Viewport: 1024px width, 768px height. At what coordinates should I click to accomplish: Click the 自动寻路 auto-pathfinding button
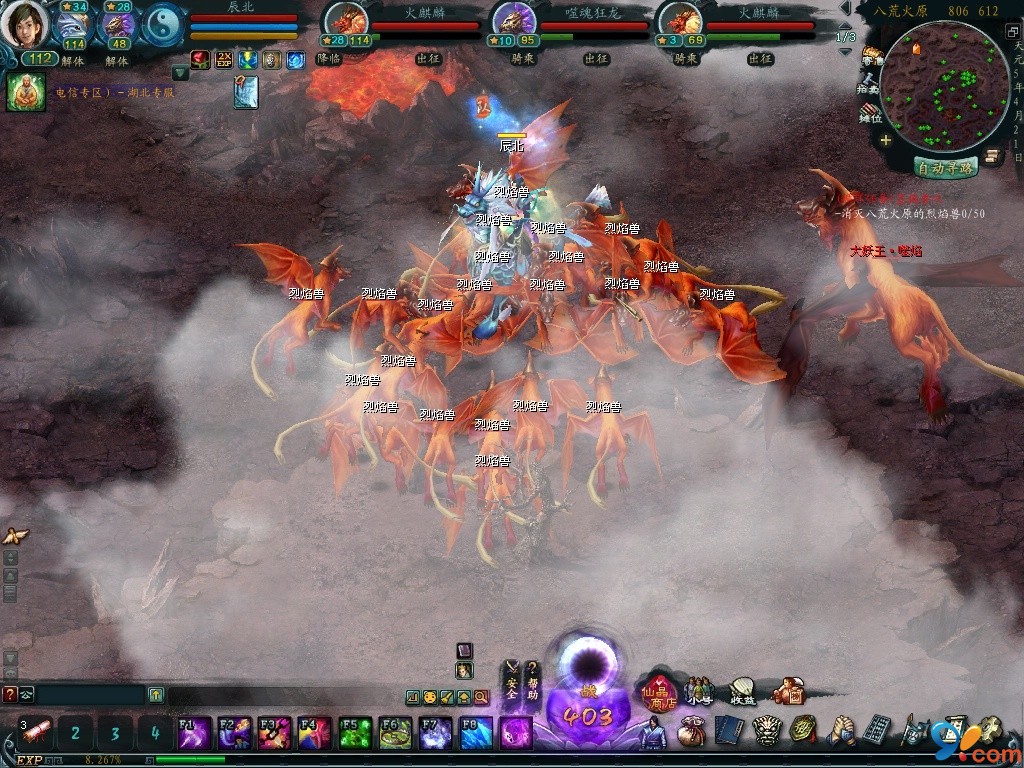tap(944, 168)
